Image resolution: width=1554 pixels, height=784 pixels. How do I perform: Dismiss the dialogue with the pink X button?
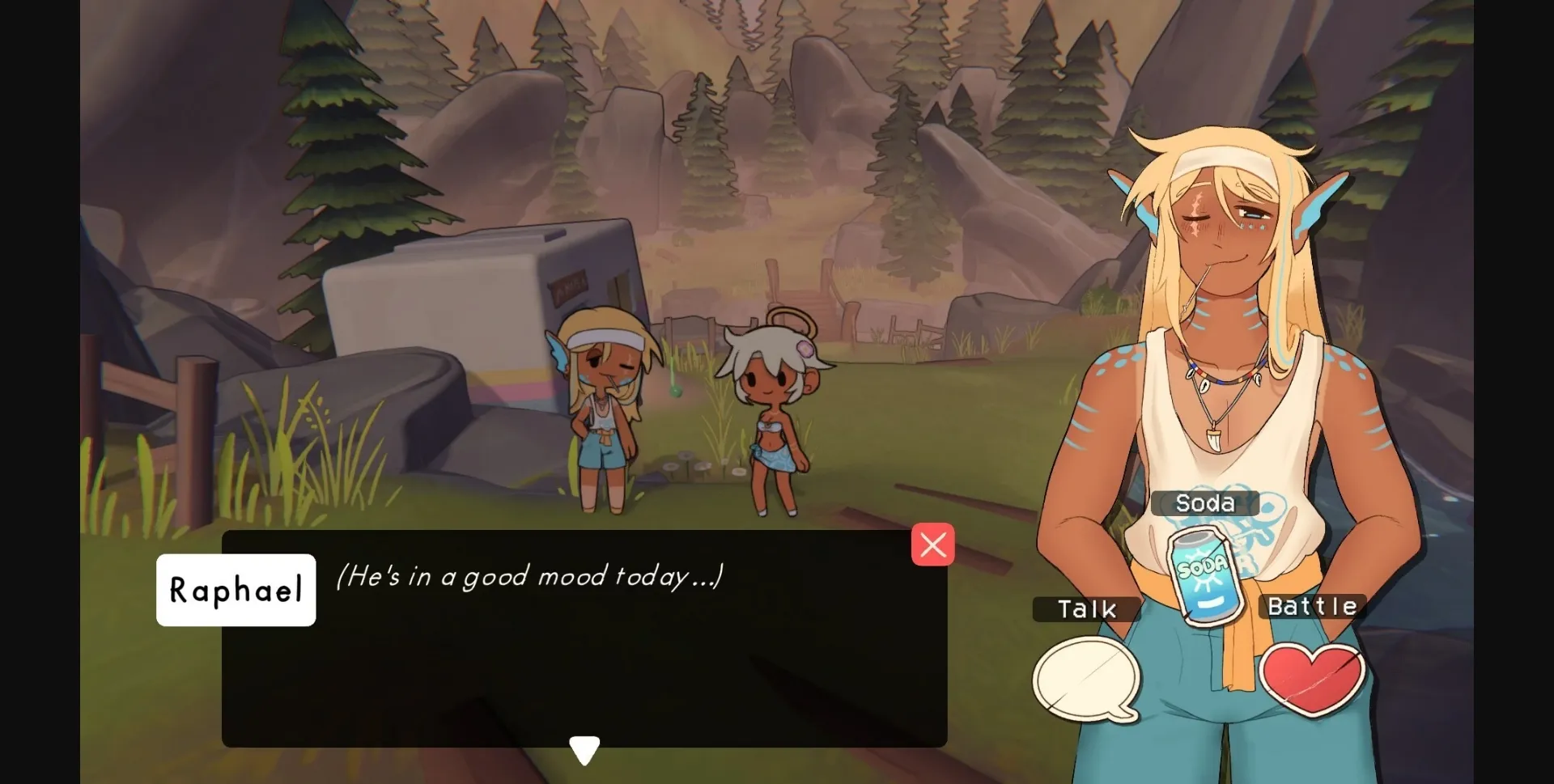[x=933, y=545]
